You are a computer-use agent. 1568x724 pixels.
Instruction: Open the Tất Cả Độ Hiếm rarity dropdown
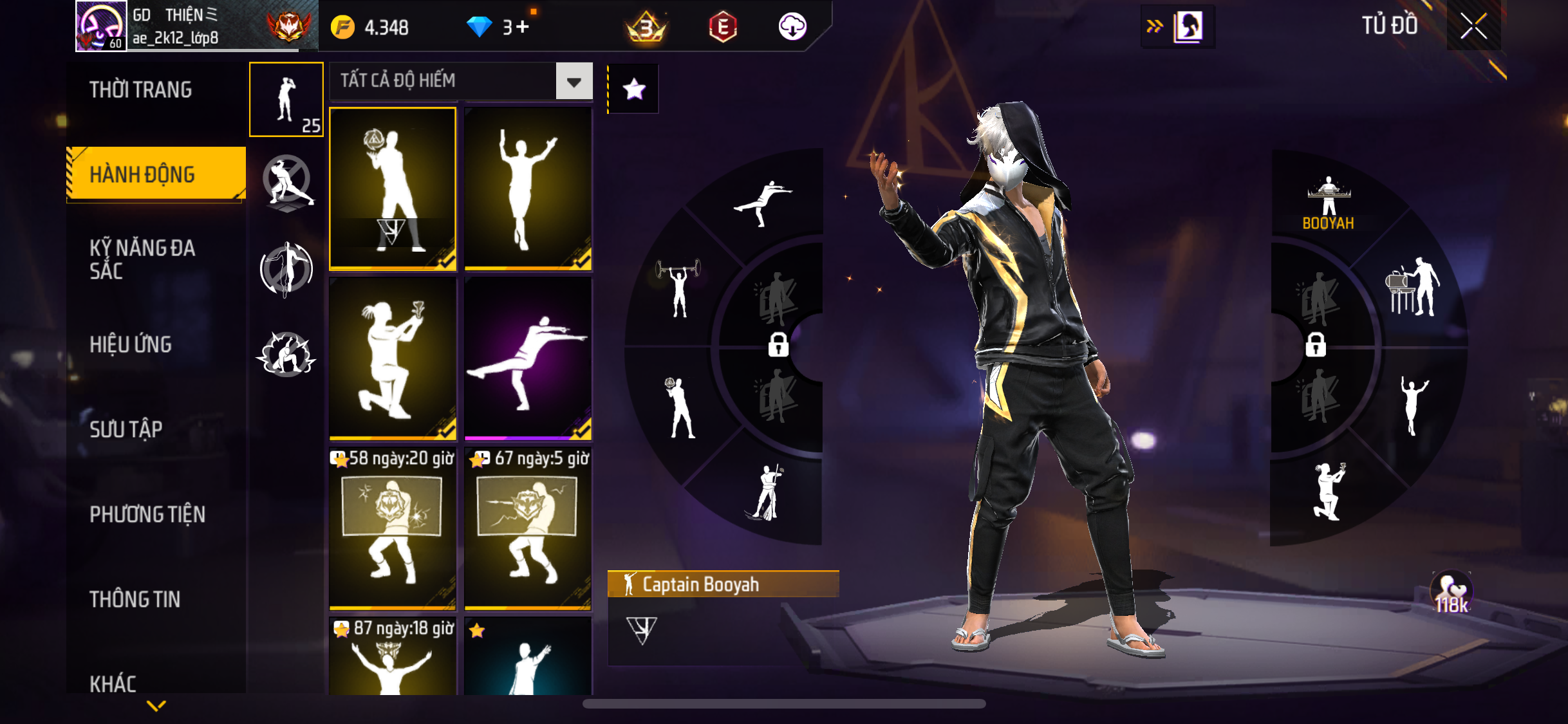574,82
